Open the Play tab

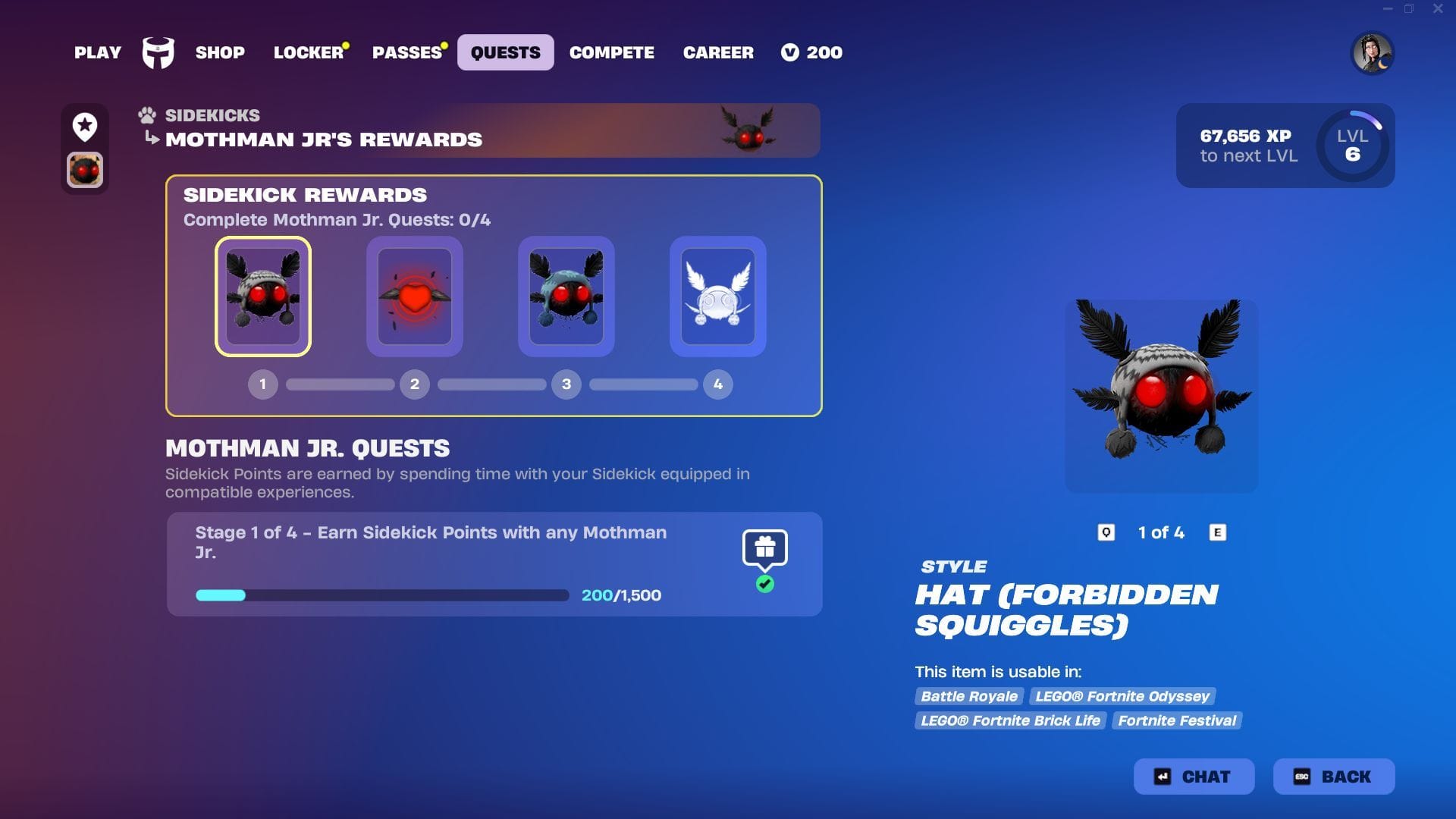click(98, 52)
